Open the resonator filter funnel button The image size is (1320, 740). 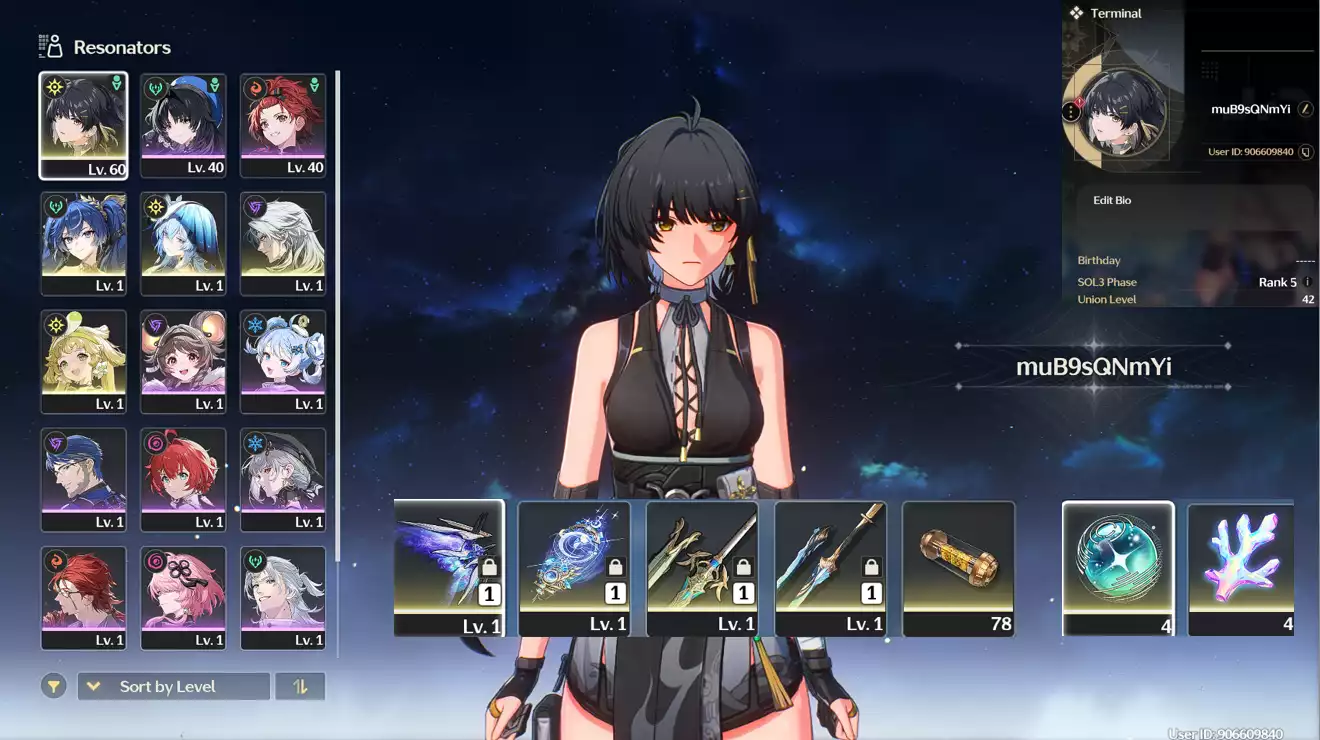54,686
